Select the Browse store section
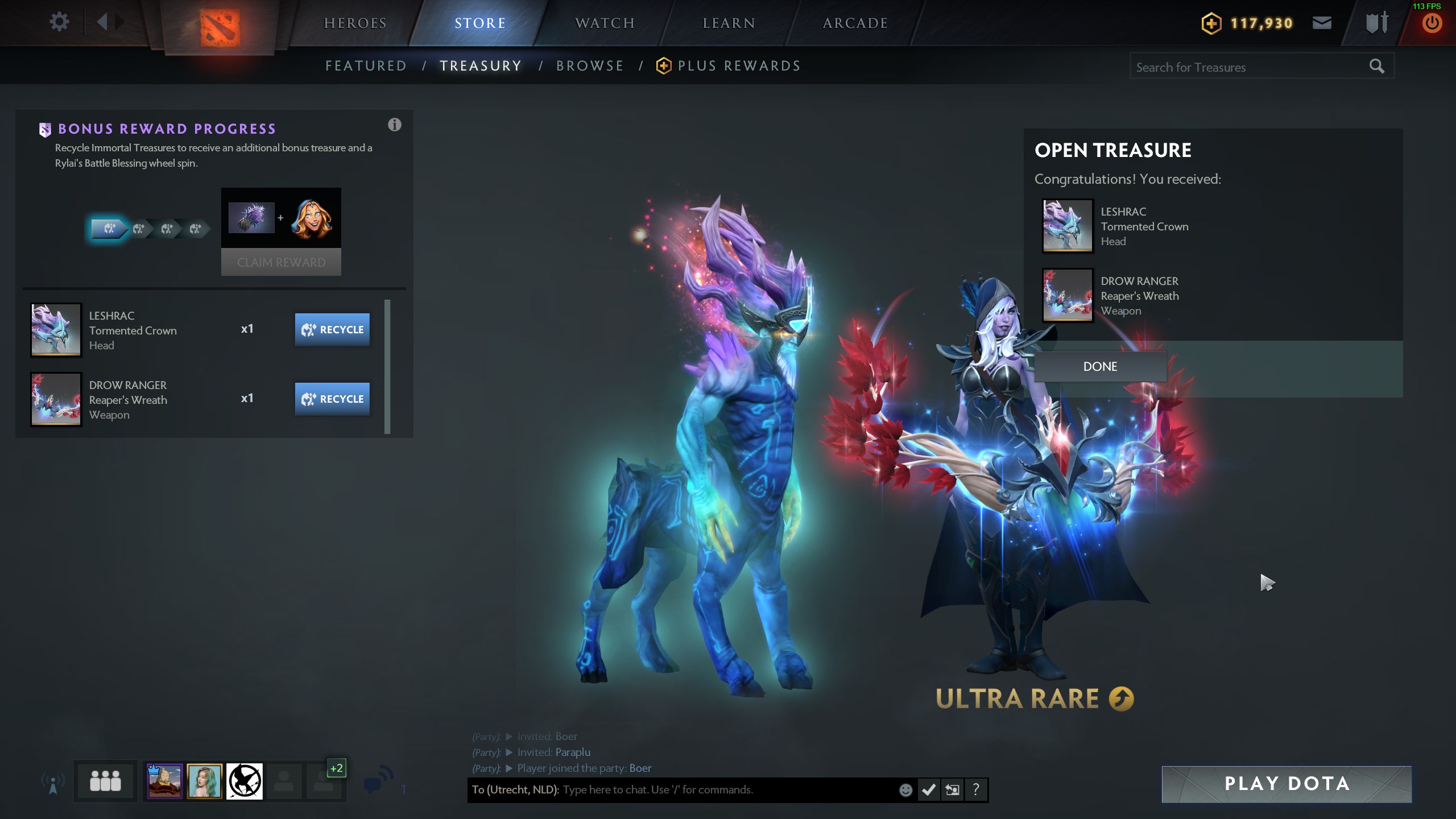1456x819 pixels. [x=590, y=66]
